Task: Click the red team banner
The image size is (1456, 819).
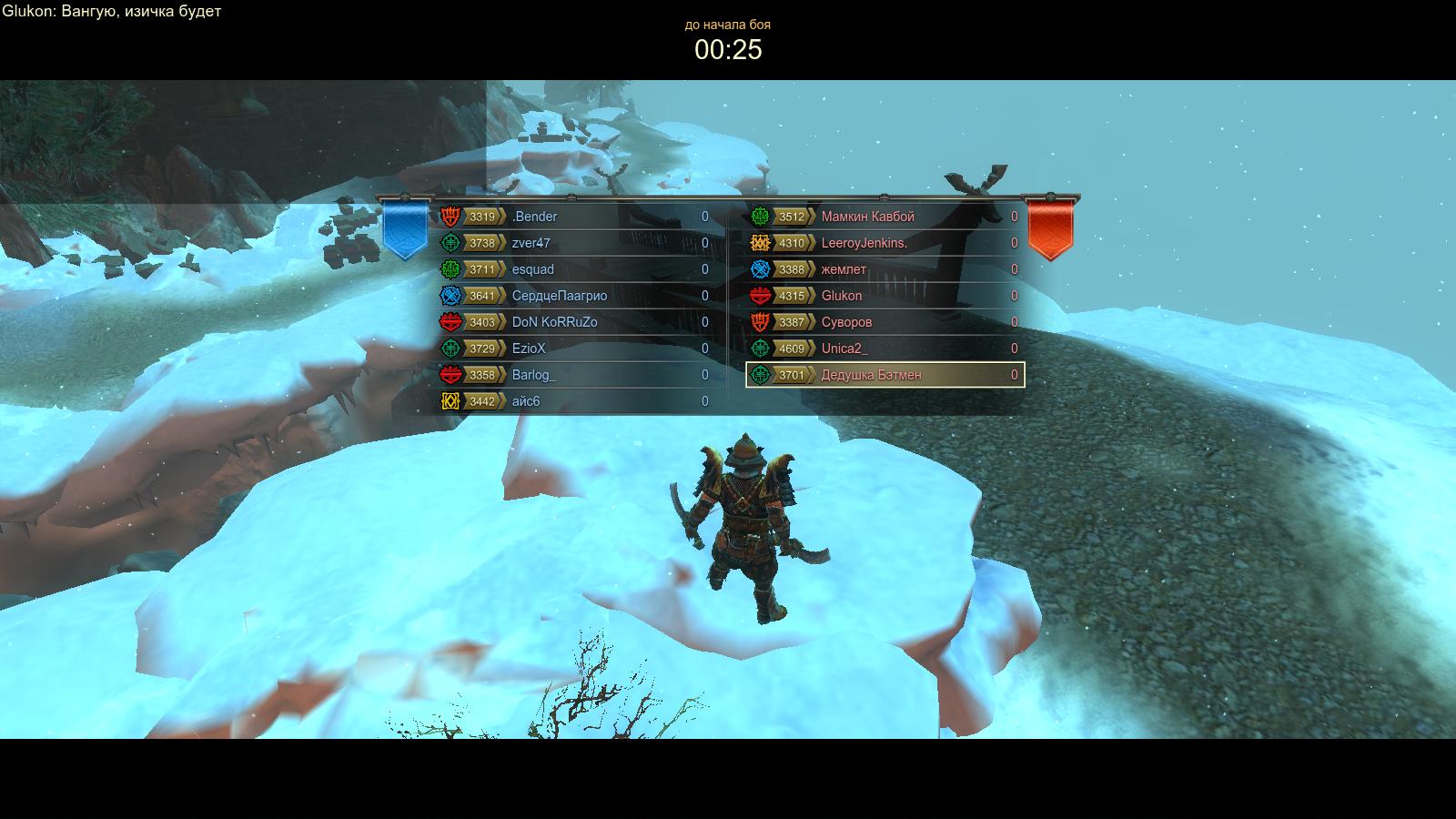Action: tap(1050, 229)
